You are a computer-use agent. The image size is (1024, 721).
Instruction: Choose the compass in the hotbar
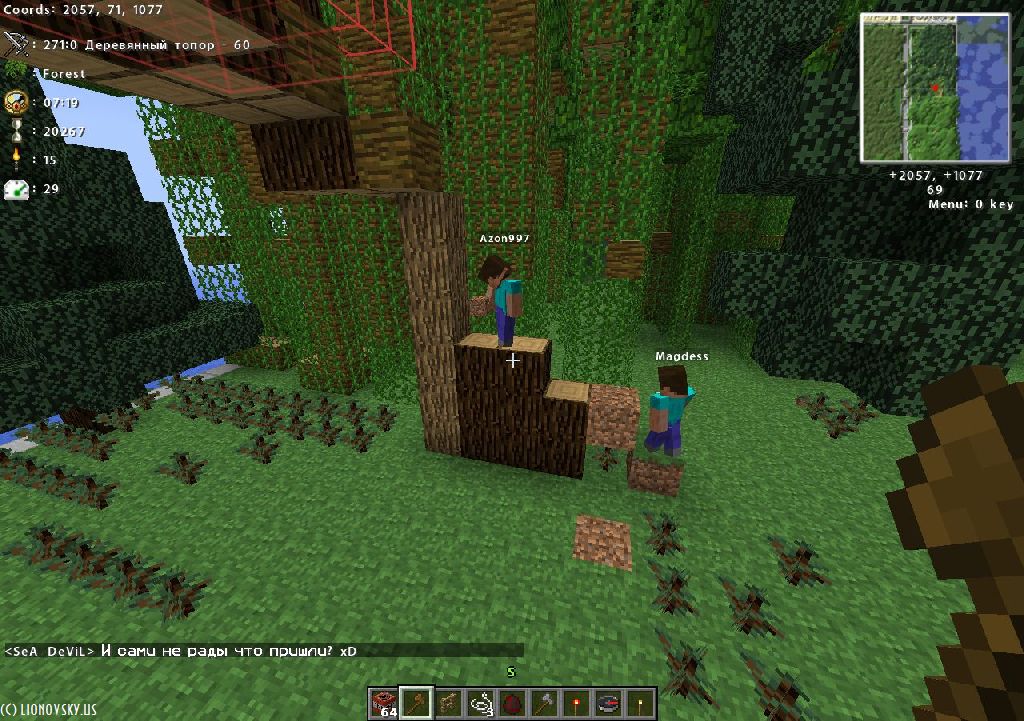coord(608,703)
